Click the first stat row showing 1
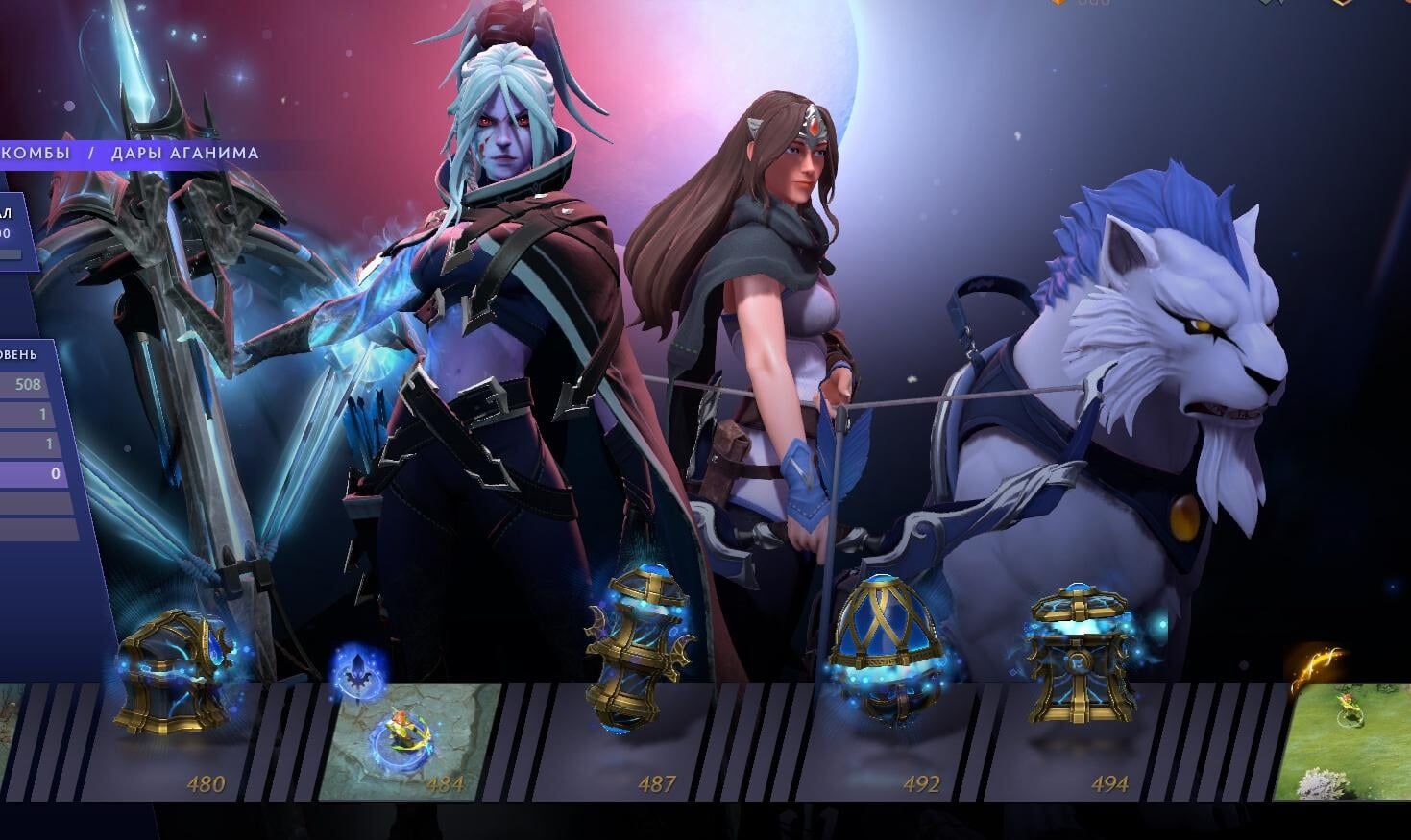The width and height of the screenshot is (1411, 840). [27, 413]
